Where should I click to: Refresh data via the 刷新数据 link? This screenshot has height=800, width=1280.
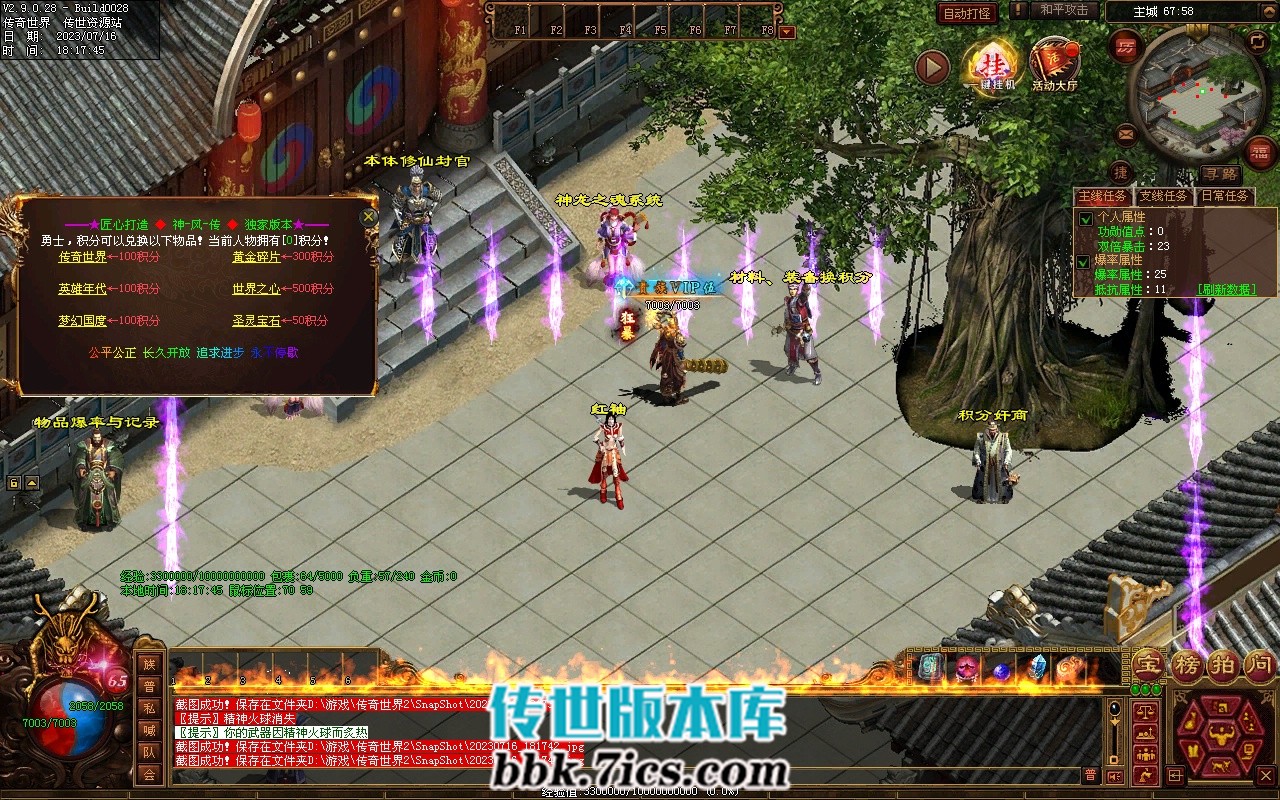tap(1226, 289)
